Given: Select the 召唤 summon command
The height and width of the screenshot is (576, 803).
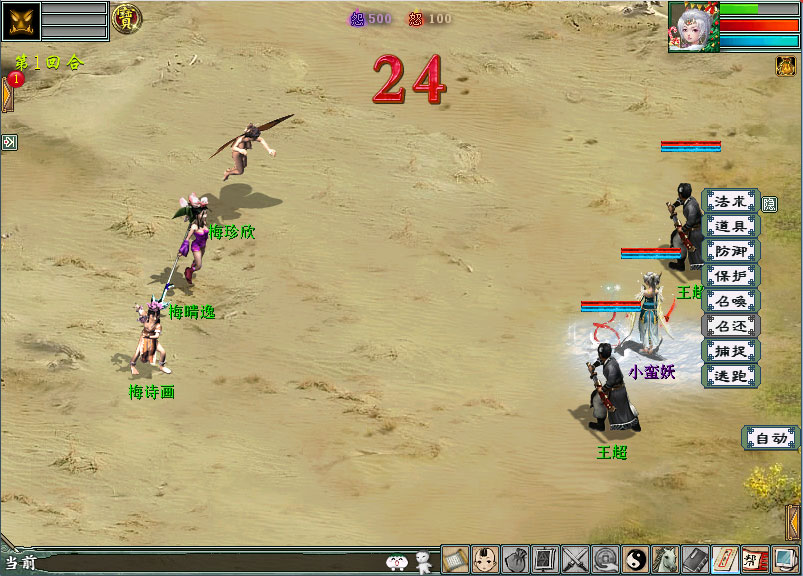Looking at the screenshot, I should 731,301.
